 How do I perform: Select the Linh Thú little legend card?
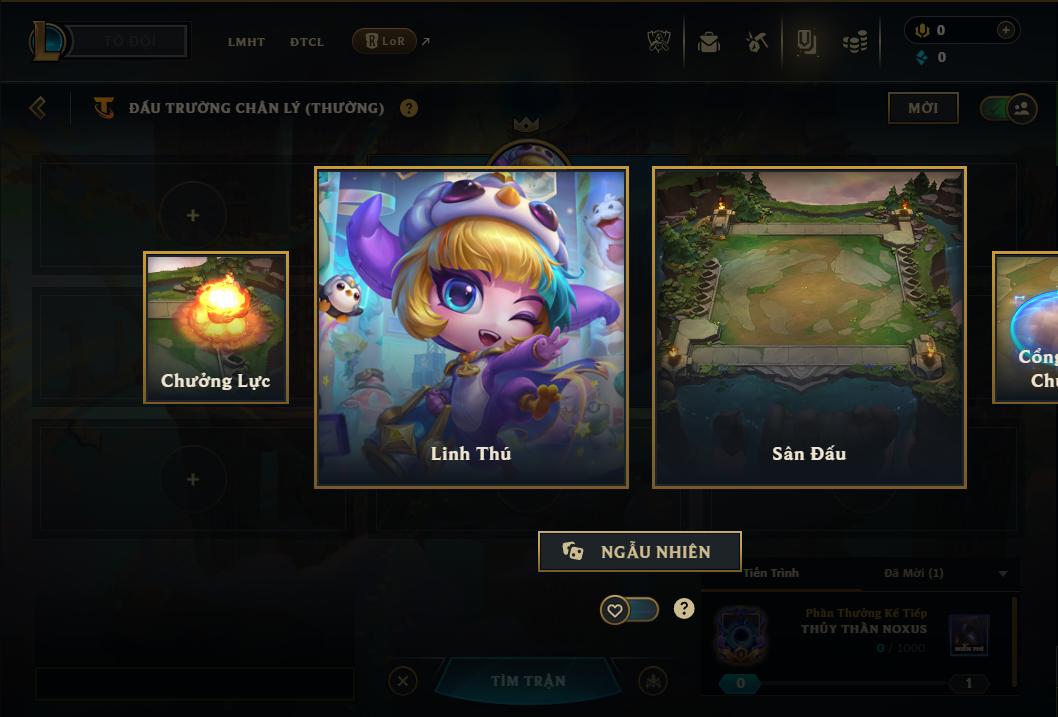click(x=471, y=327)
